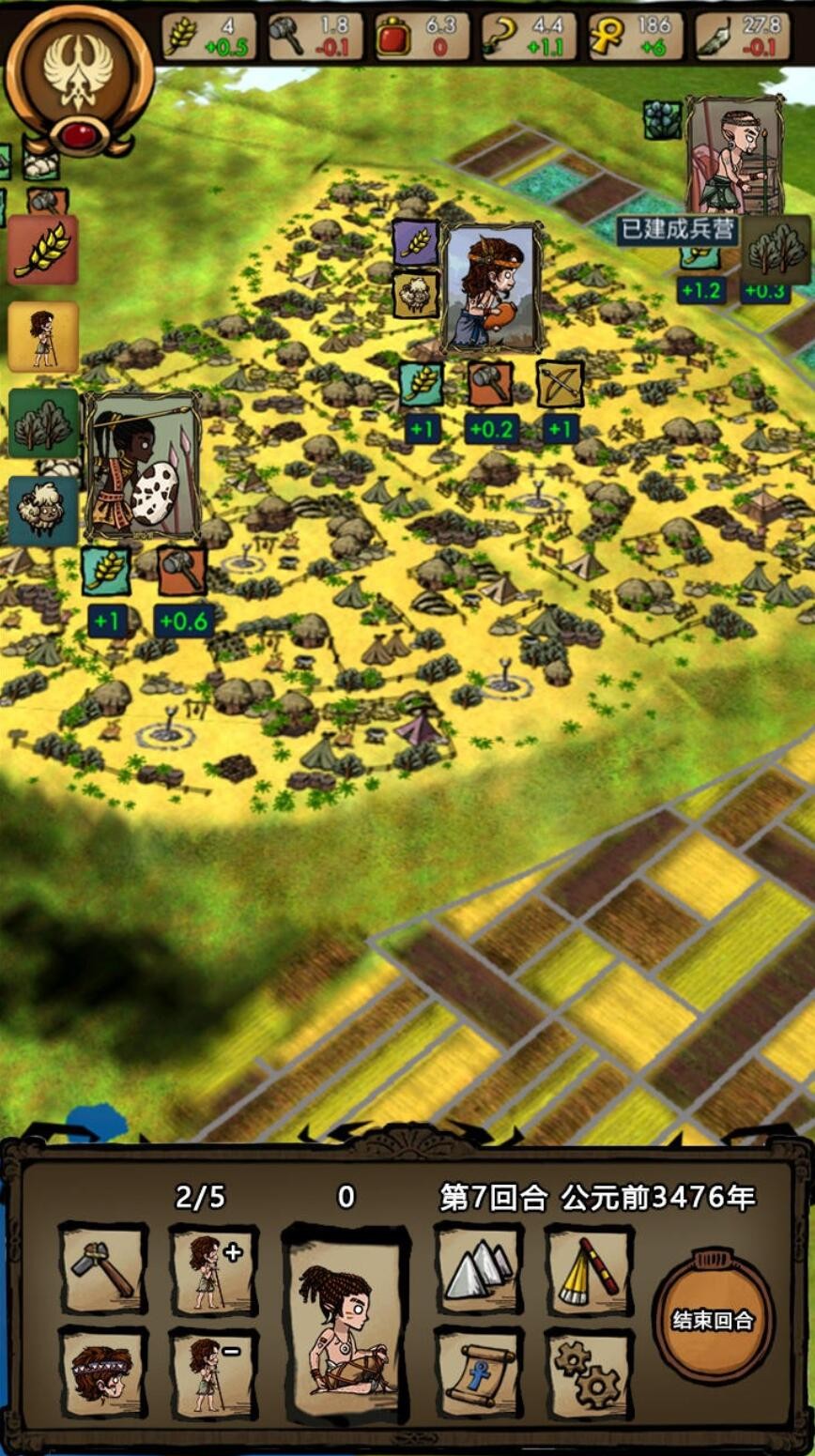Select the barracks builder portrait card
Image resolution: width=815 pixels, height=1456 pixels.
click(734, 155)
